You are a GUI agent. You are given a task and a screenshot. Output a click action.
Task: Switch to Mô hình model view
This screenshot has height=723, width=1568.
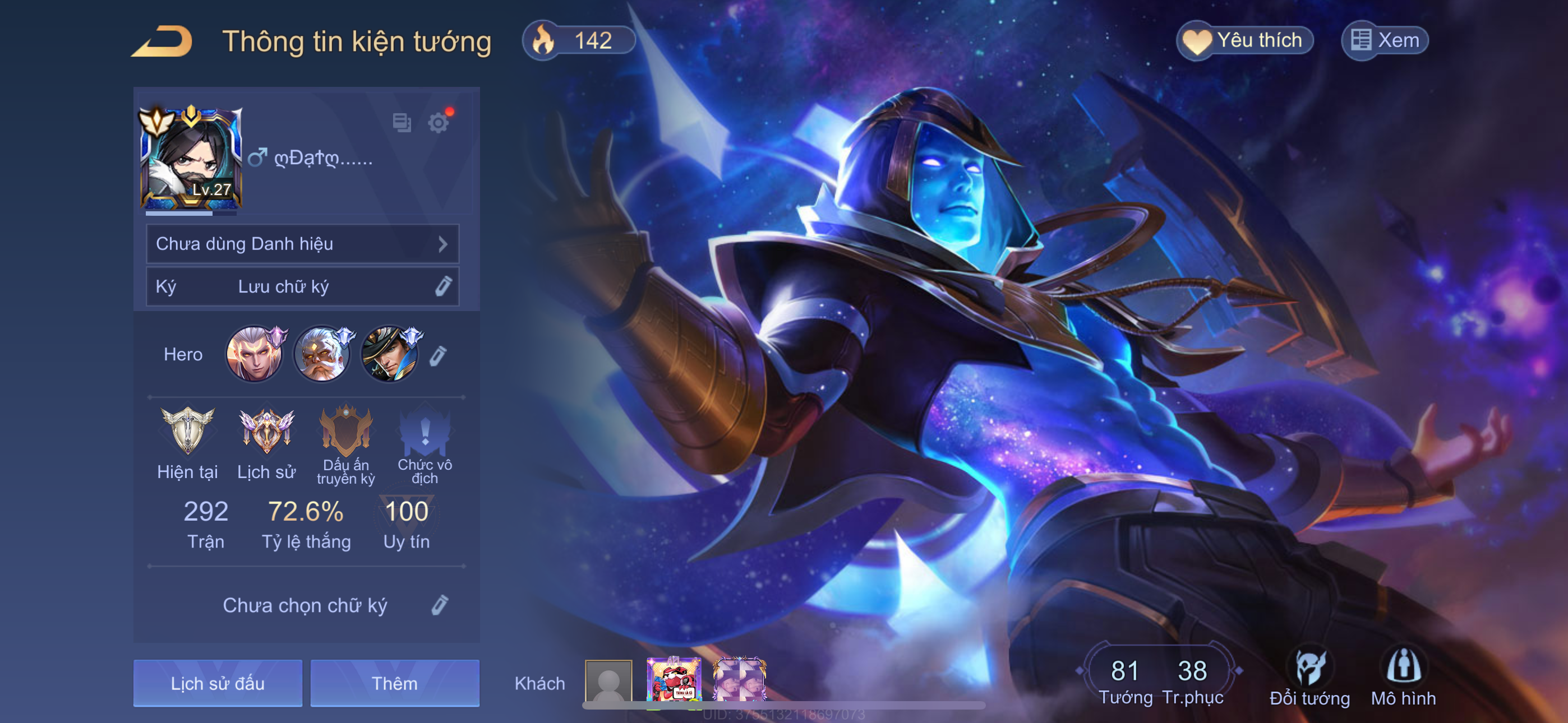(x=1403, y=676)
